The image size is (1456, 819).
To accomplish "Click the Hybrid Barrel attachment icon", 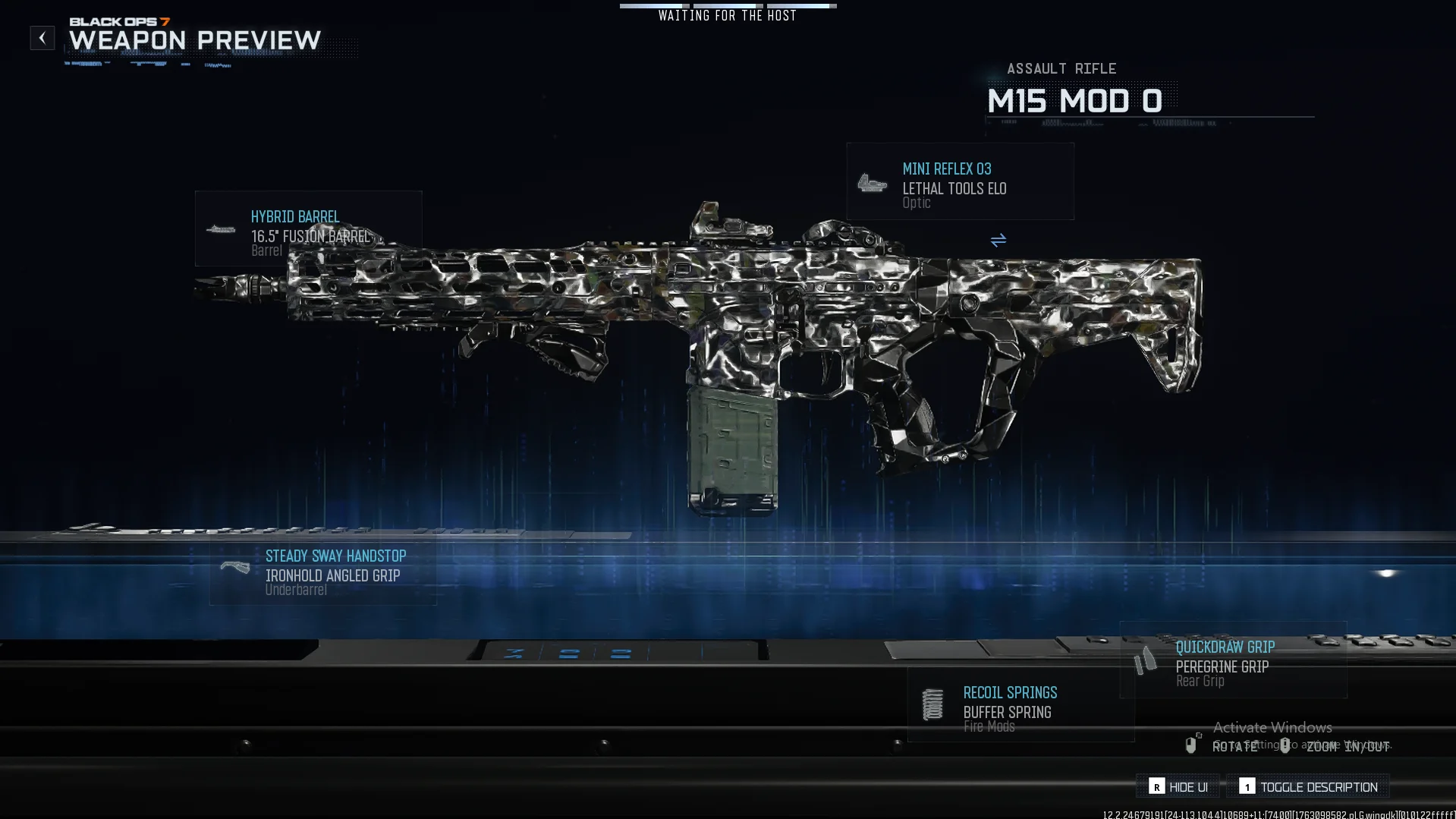I will [x=222, y=228].
